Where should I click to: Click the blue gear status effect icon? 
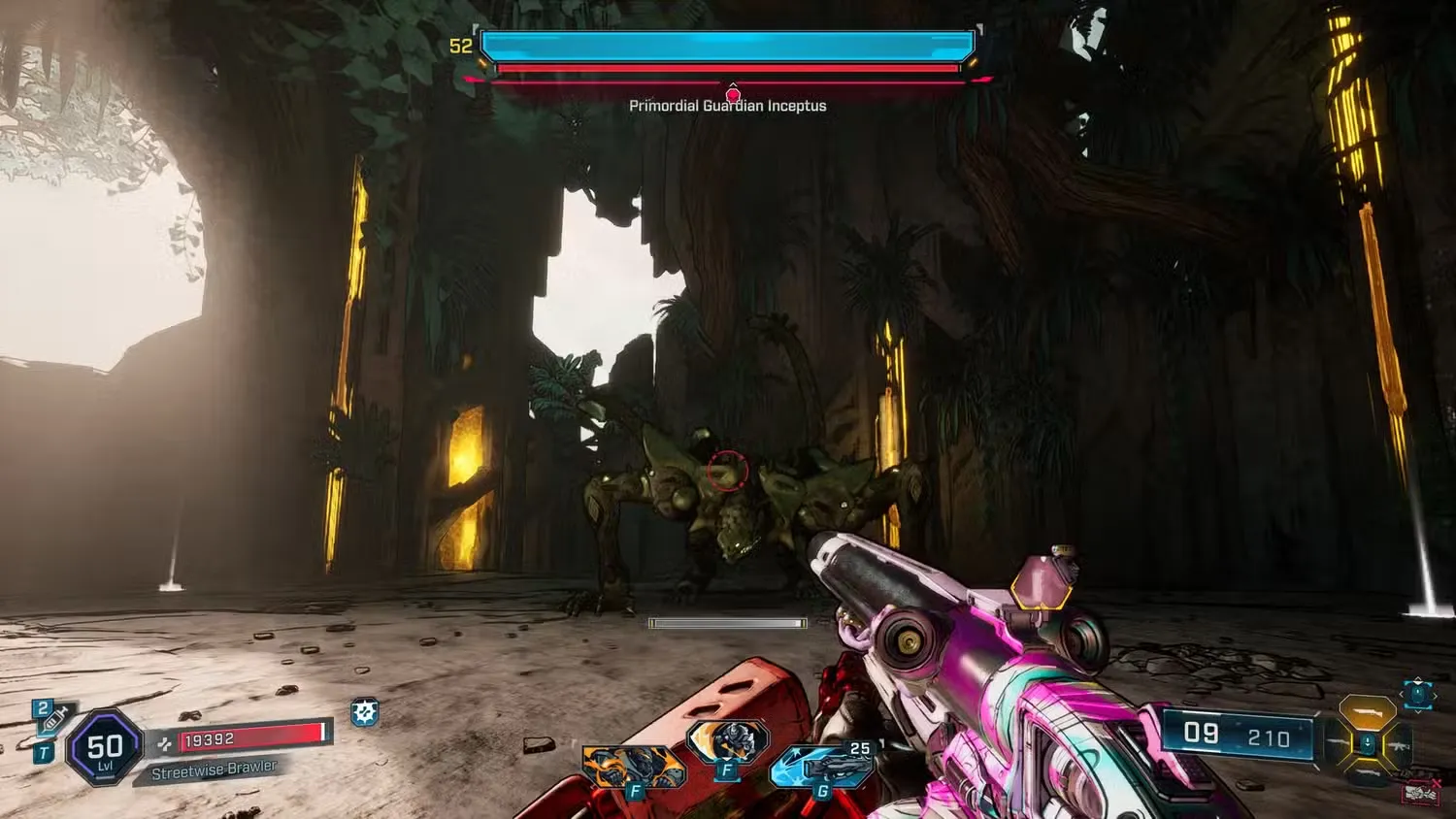click(364, 712)
